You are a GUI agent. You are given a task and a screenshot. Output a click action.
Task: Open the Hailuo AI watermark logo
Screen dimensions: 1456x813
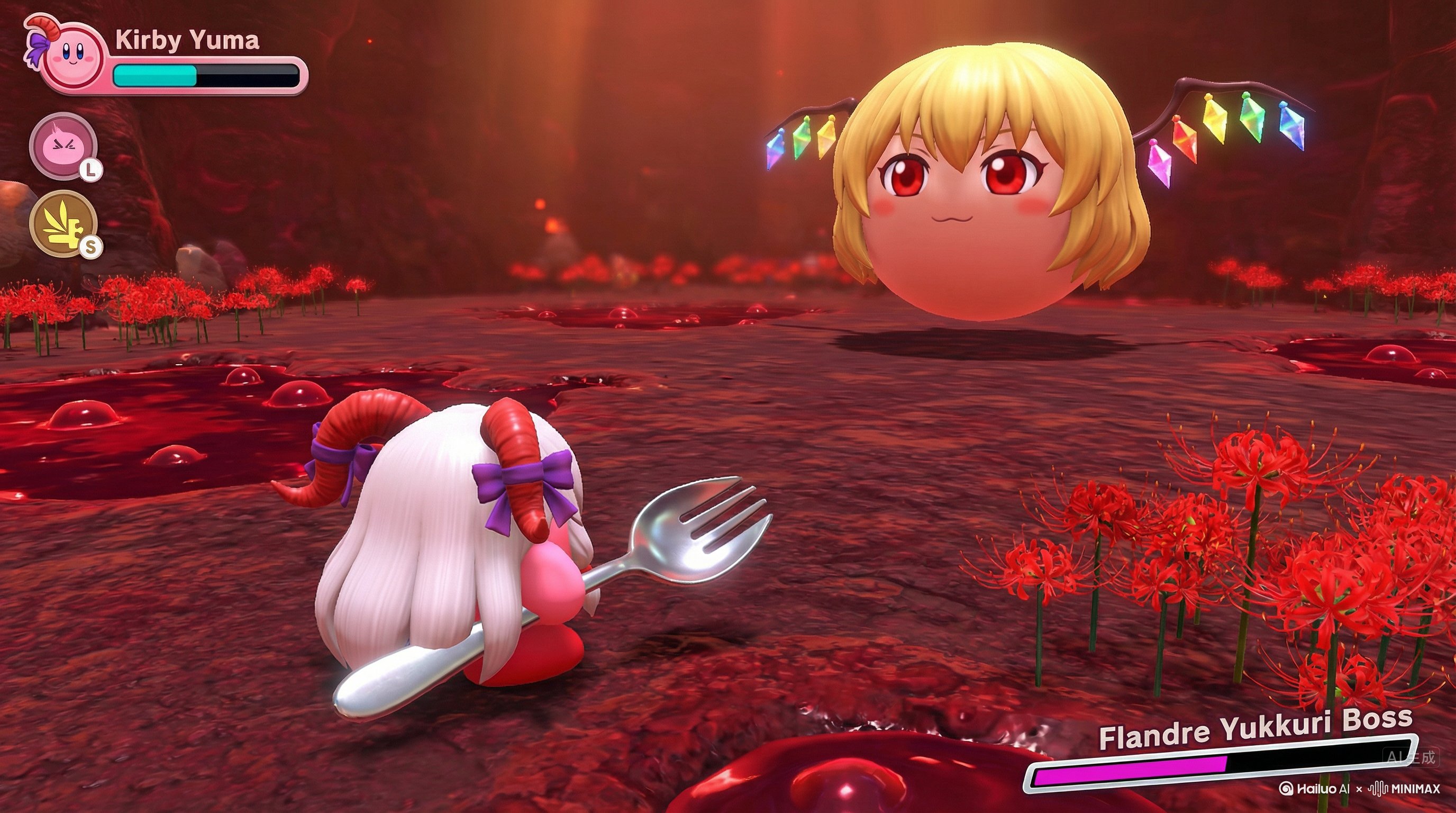(x=1314, y=789)
